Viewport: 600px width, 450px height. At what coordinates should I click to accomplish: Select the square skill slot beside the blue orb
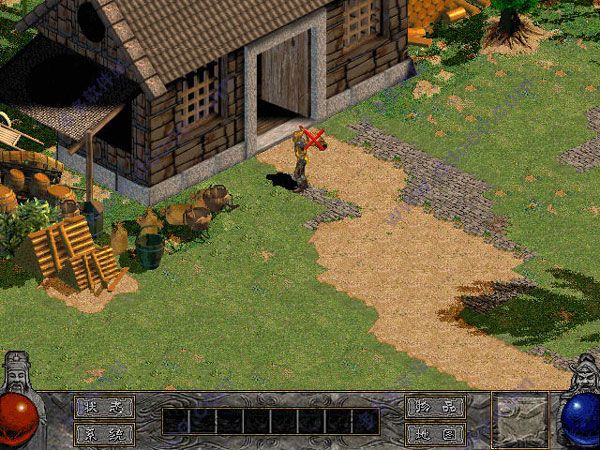[521, 419]
